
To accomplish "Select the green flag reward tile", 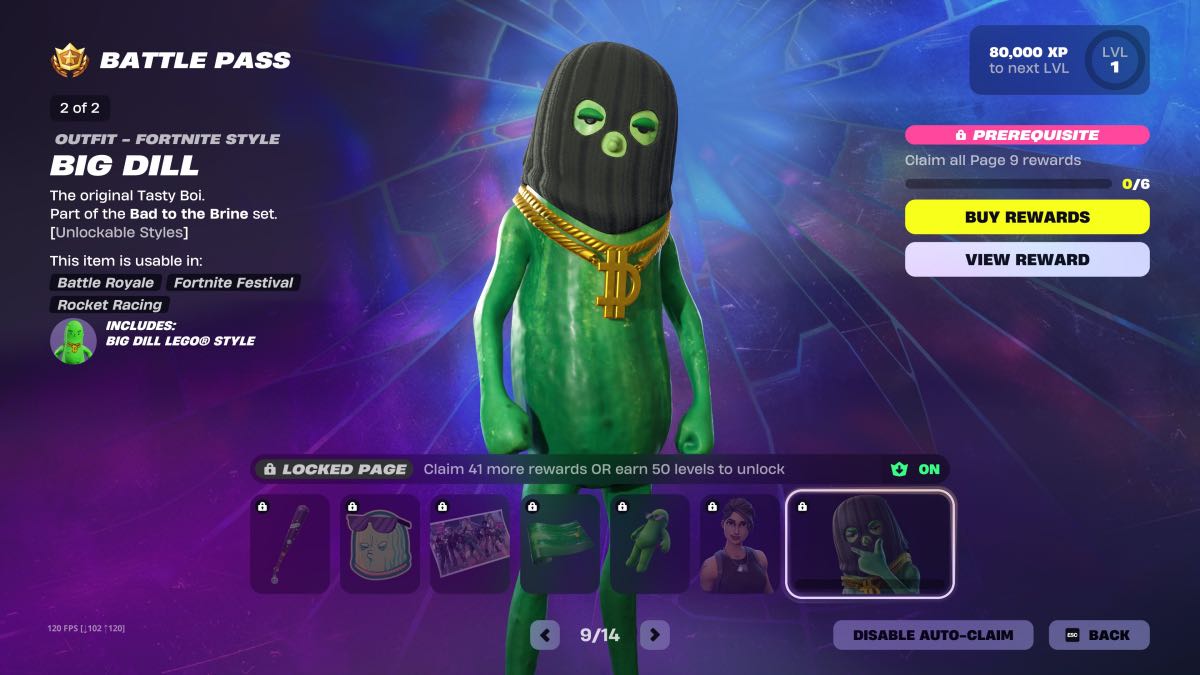I will tap(559, 543).
